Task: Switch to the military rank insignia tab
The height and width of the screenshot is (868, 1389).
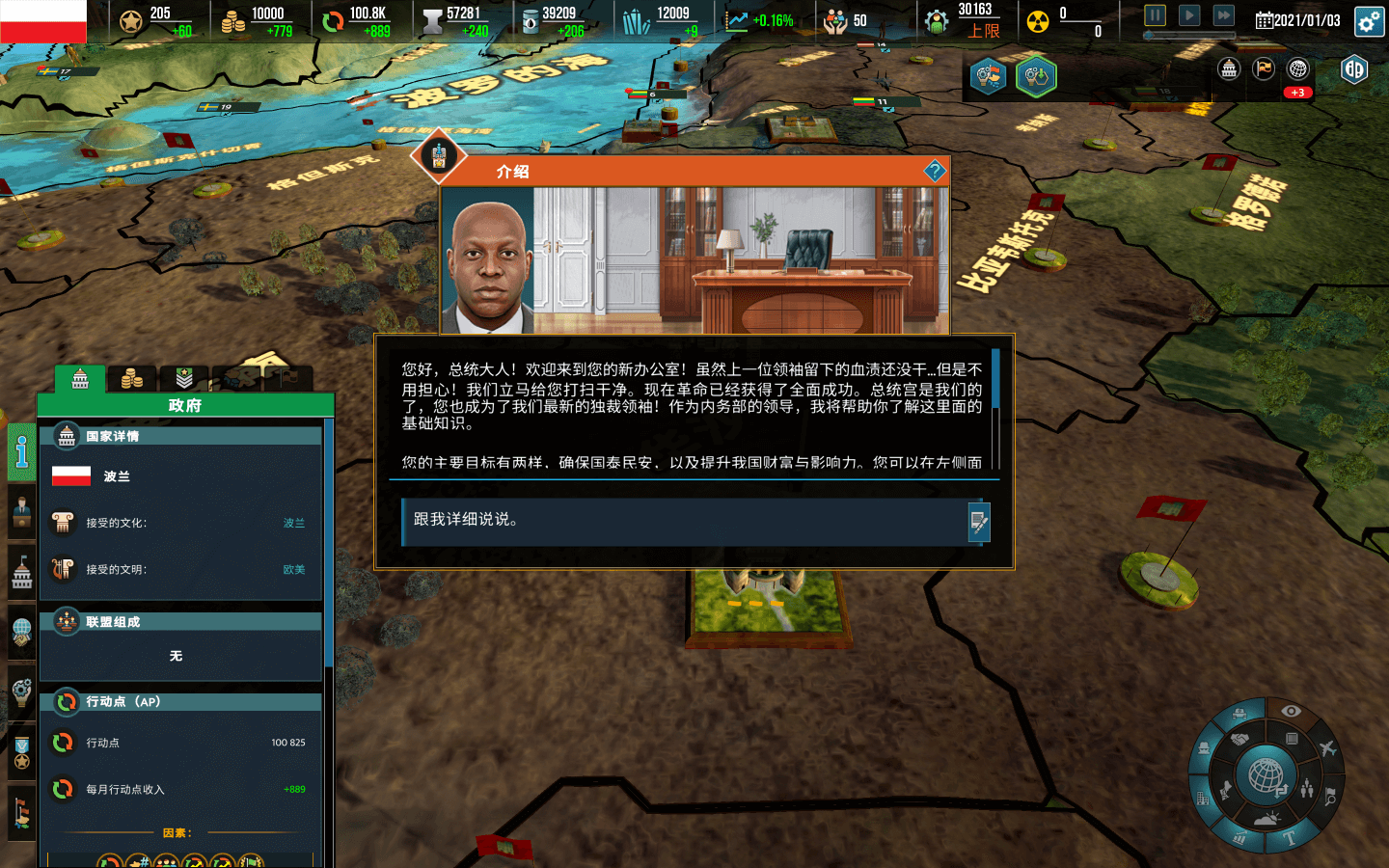Action: pos(183,379)
